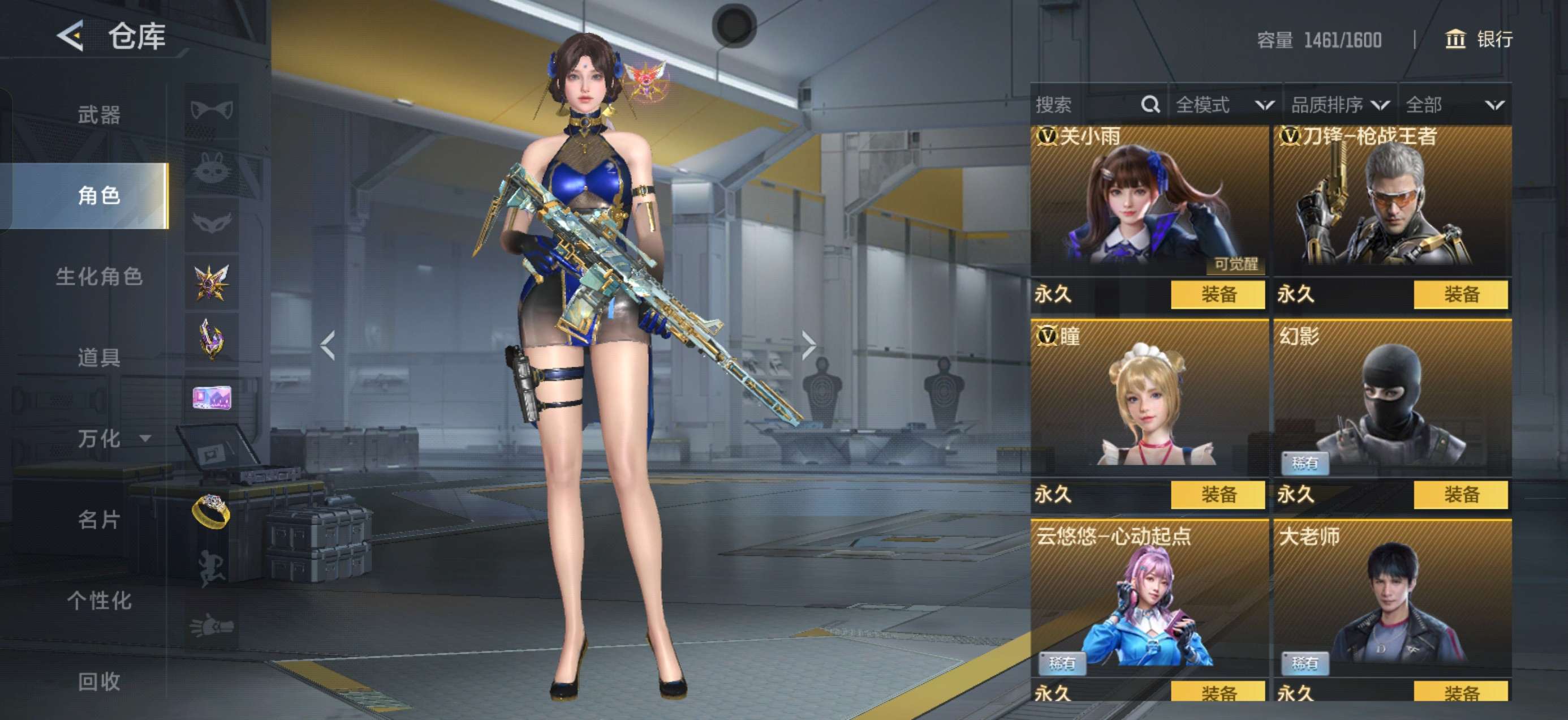The height and width of the screenshot is (720, 1568).
Task: Go back using the top-left arrow
Action: (x=71, y=37)
